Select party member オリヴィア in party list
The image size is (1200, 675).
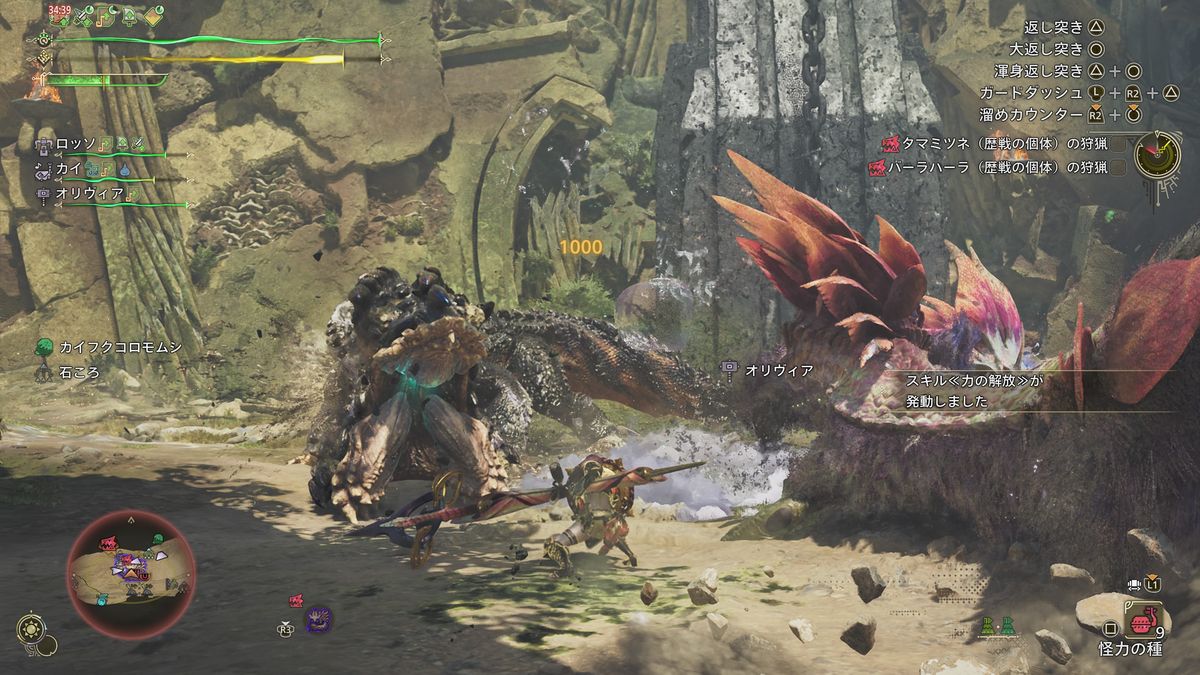pyautogui.click(x=90, y=193)
